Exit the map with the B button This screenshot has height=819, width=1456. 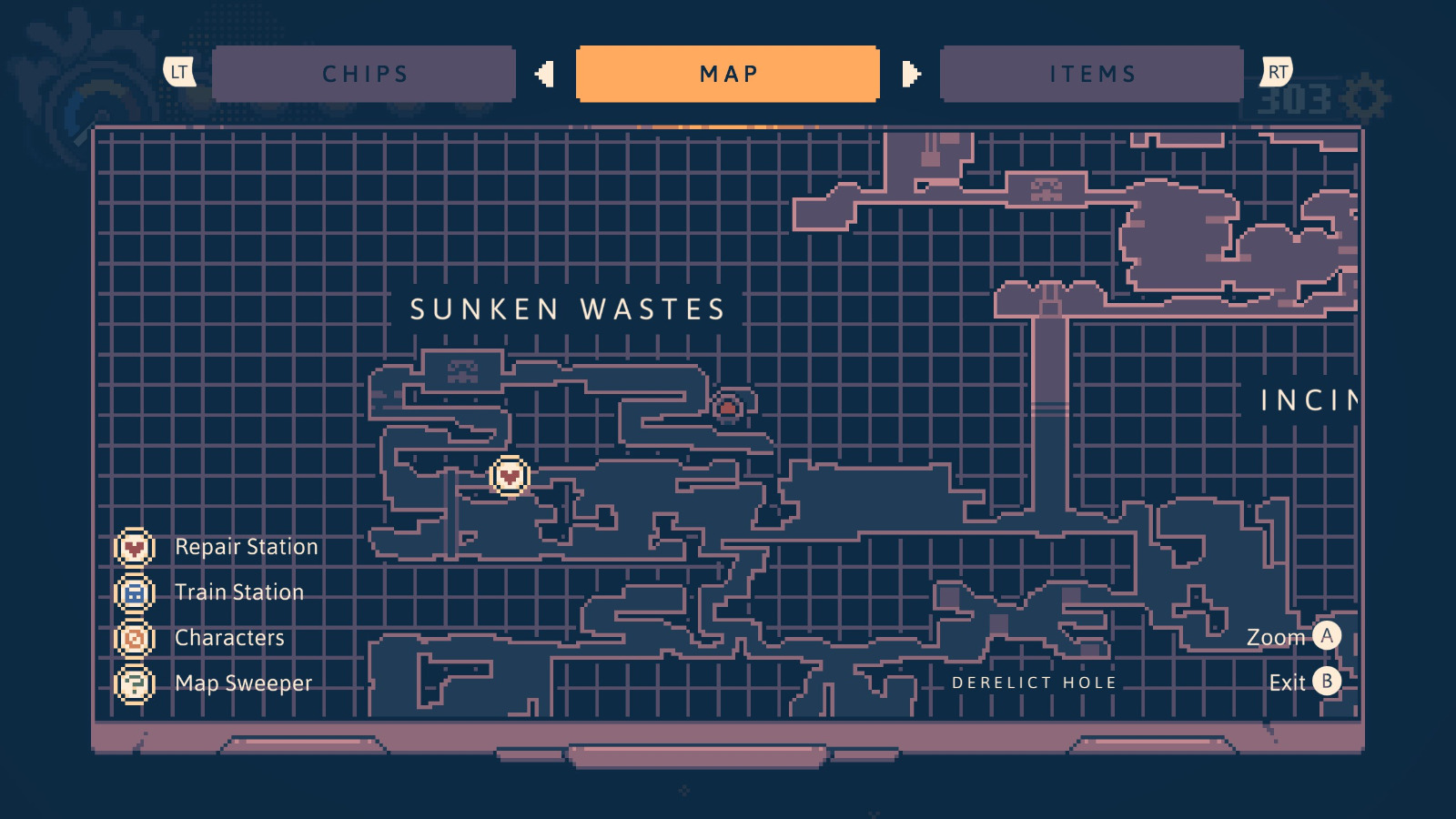click(1328, 681)
